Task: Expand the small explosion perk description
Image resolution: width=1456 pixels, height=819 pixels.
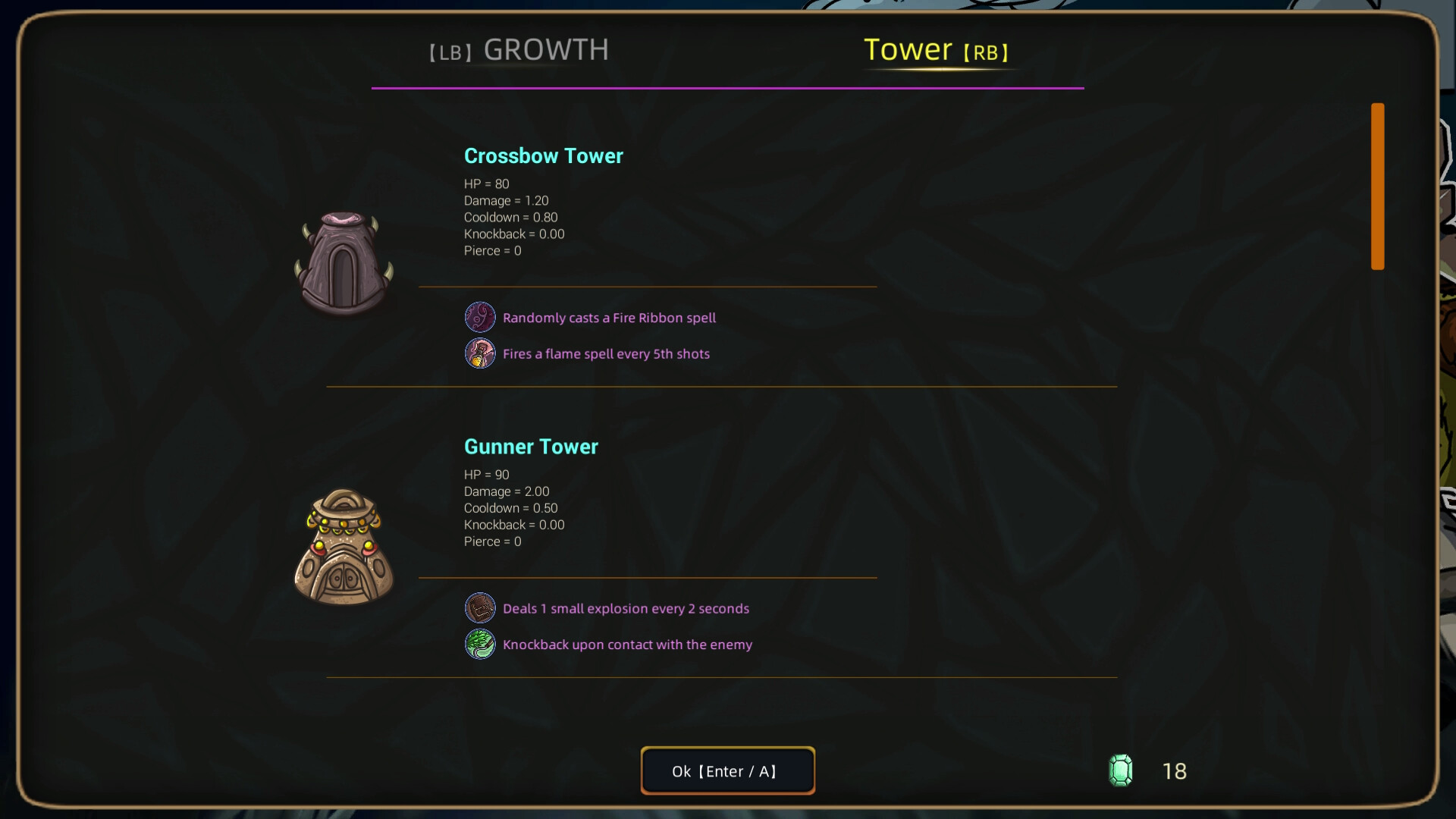Action: [626, 607]
